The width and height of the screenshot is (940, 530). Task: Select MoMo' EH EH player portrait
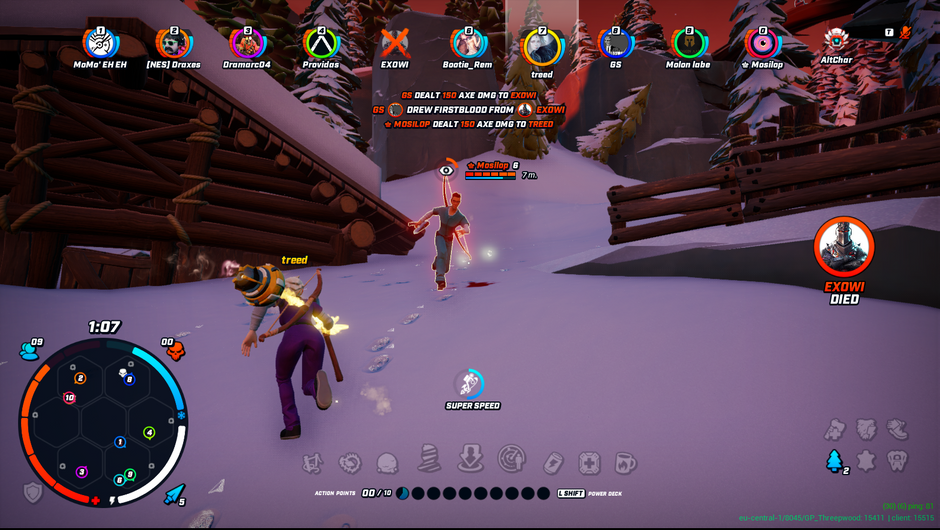coord(100,43)
